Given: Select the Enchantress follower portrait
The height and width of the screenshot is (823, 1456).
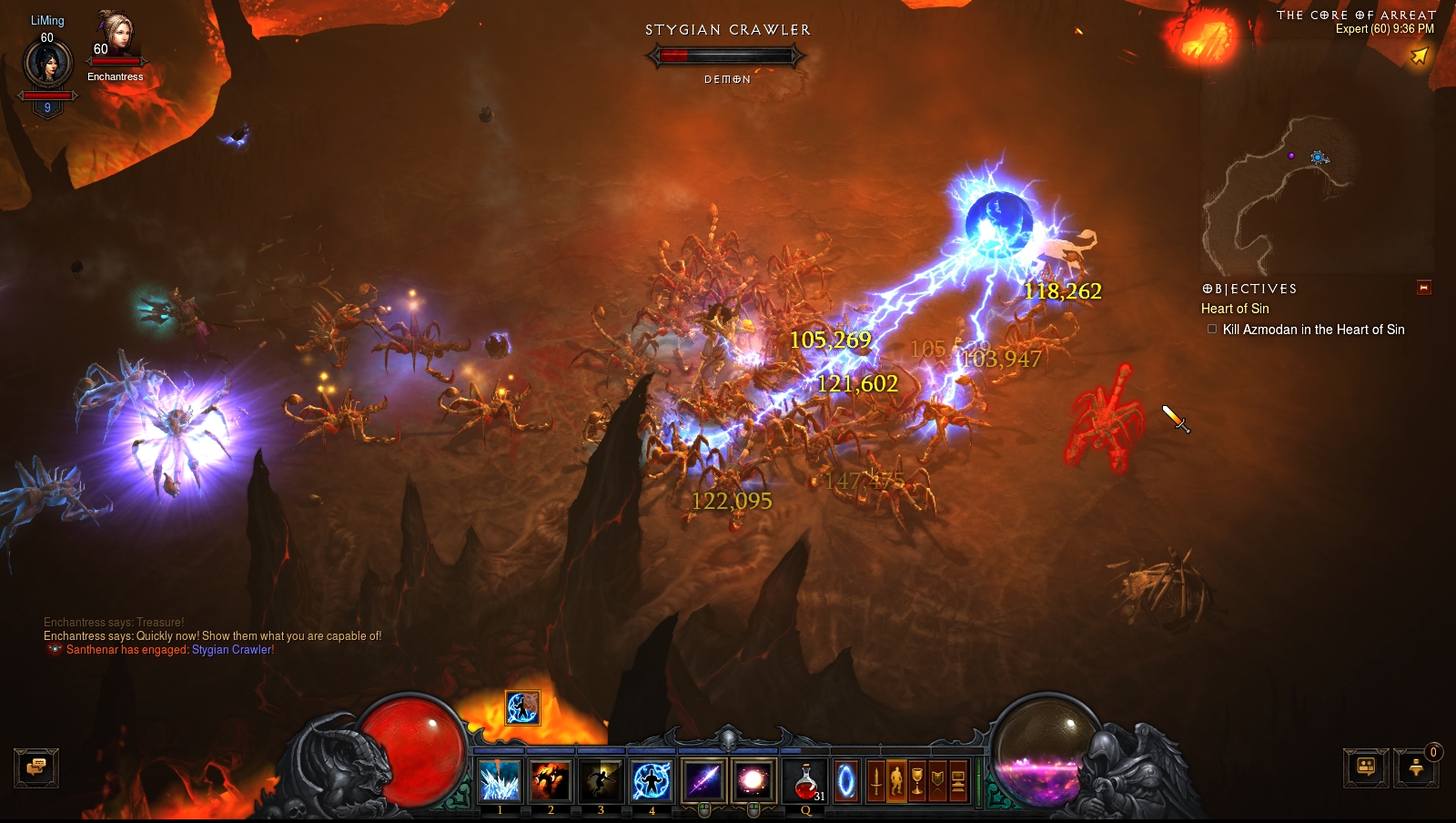Looking at the screenshot, I should pyautogui.click(x=115, y=38).
